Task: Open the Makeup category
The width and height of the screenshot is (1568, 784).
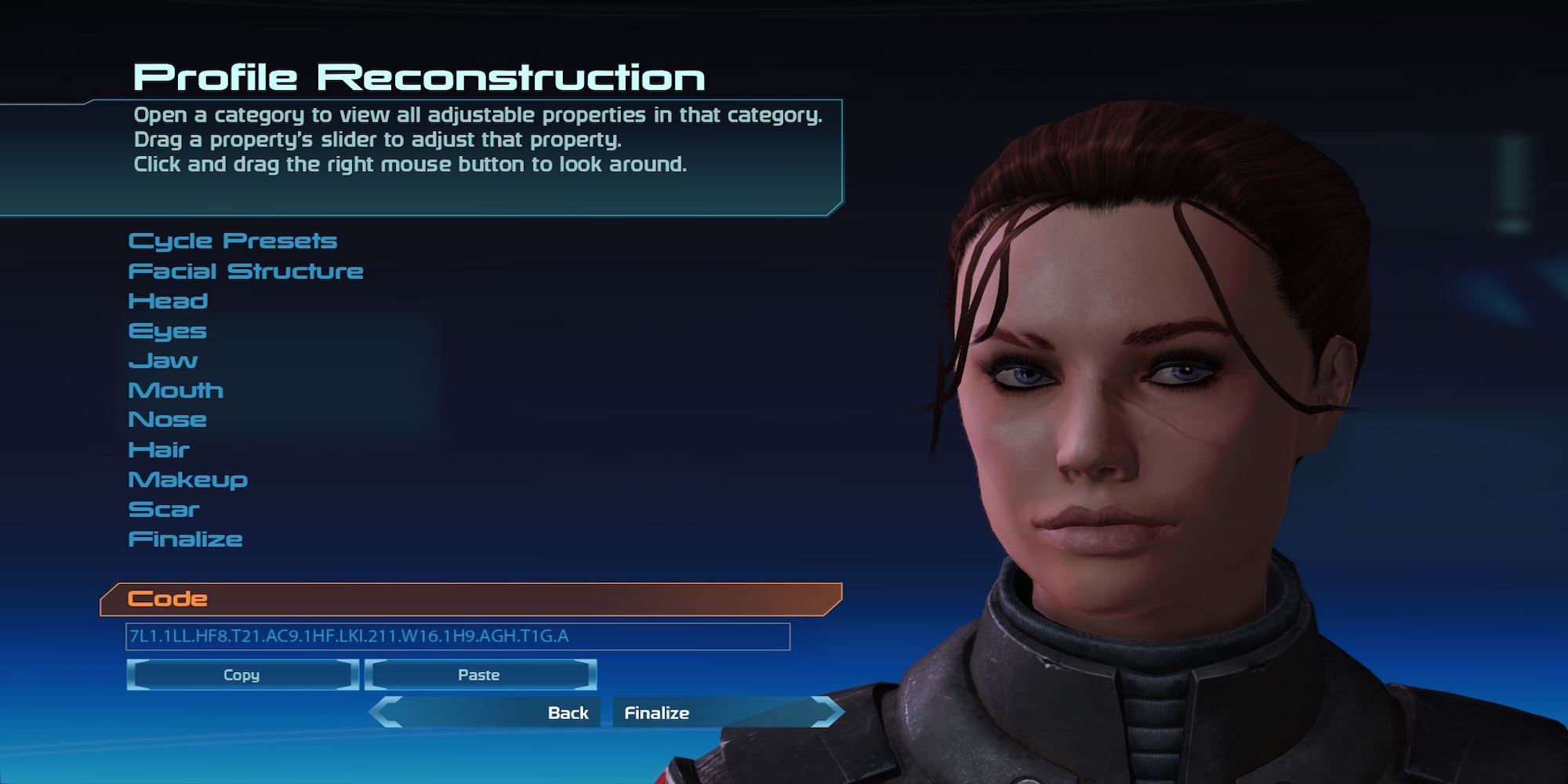Action: tap(188, 479)
